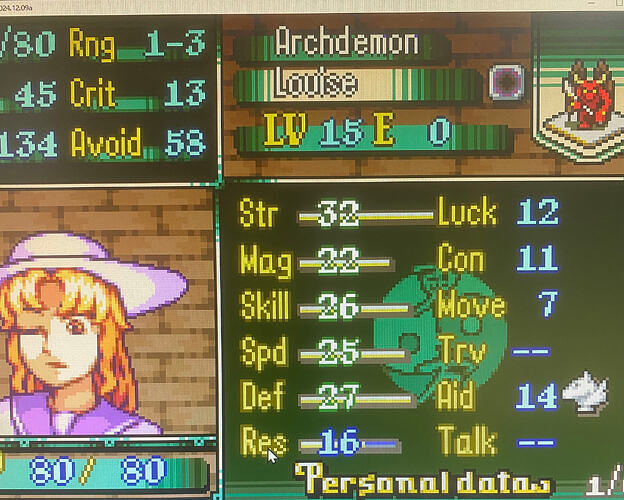Click the Res stat label

click(262, 439)
